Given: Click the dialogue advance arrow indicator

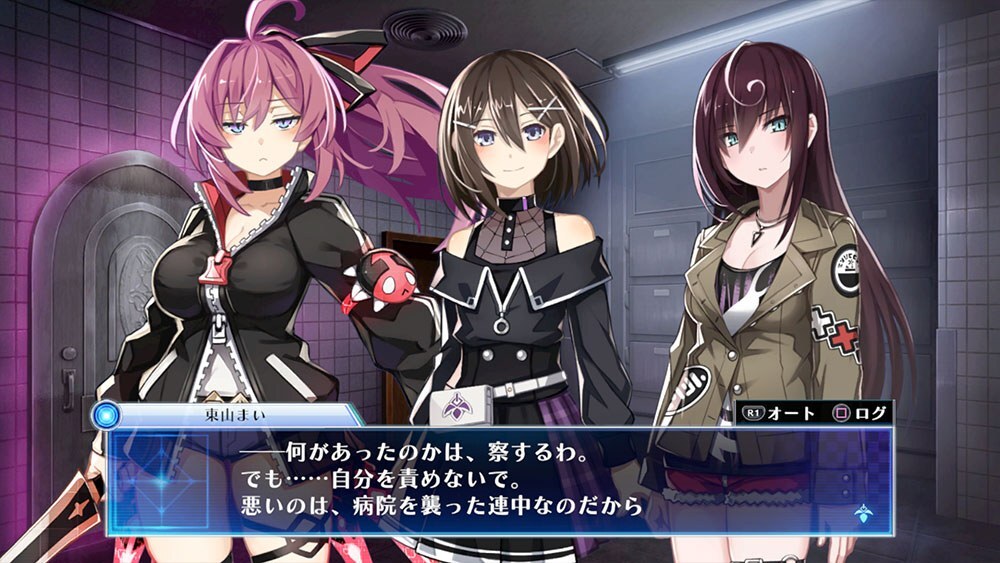Looking at the screenshot, I should (860, 516).
